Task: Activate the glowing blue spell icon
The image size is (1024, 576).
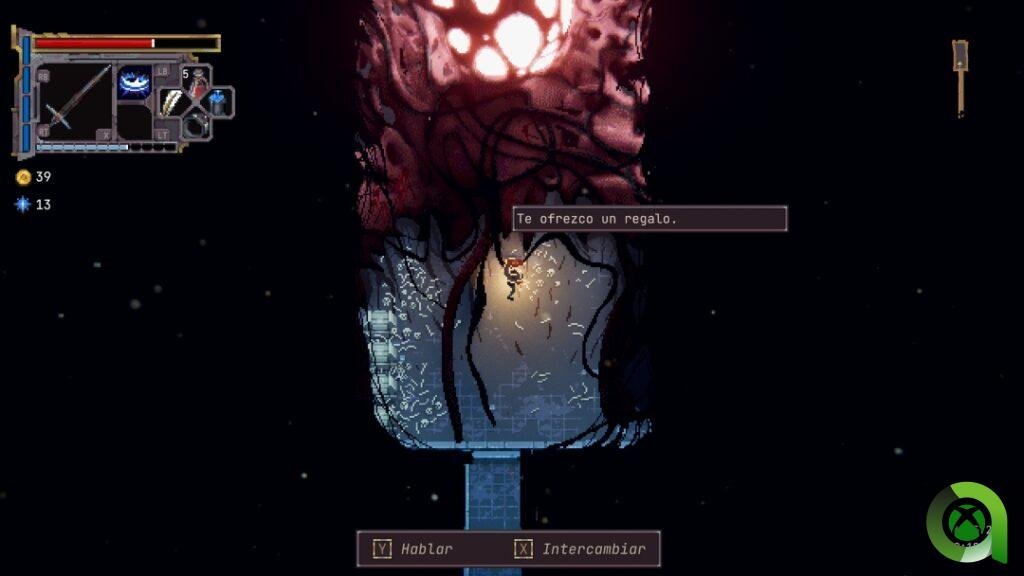Action: coord(134,82)
